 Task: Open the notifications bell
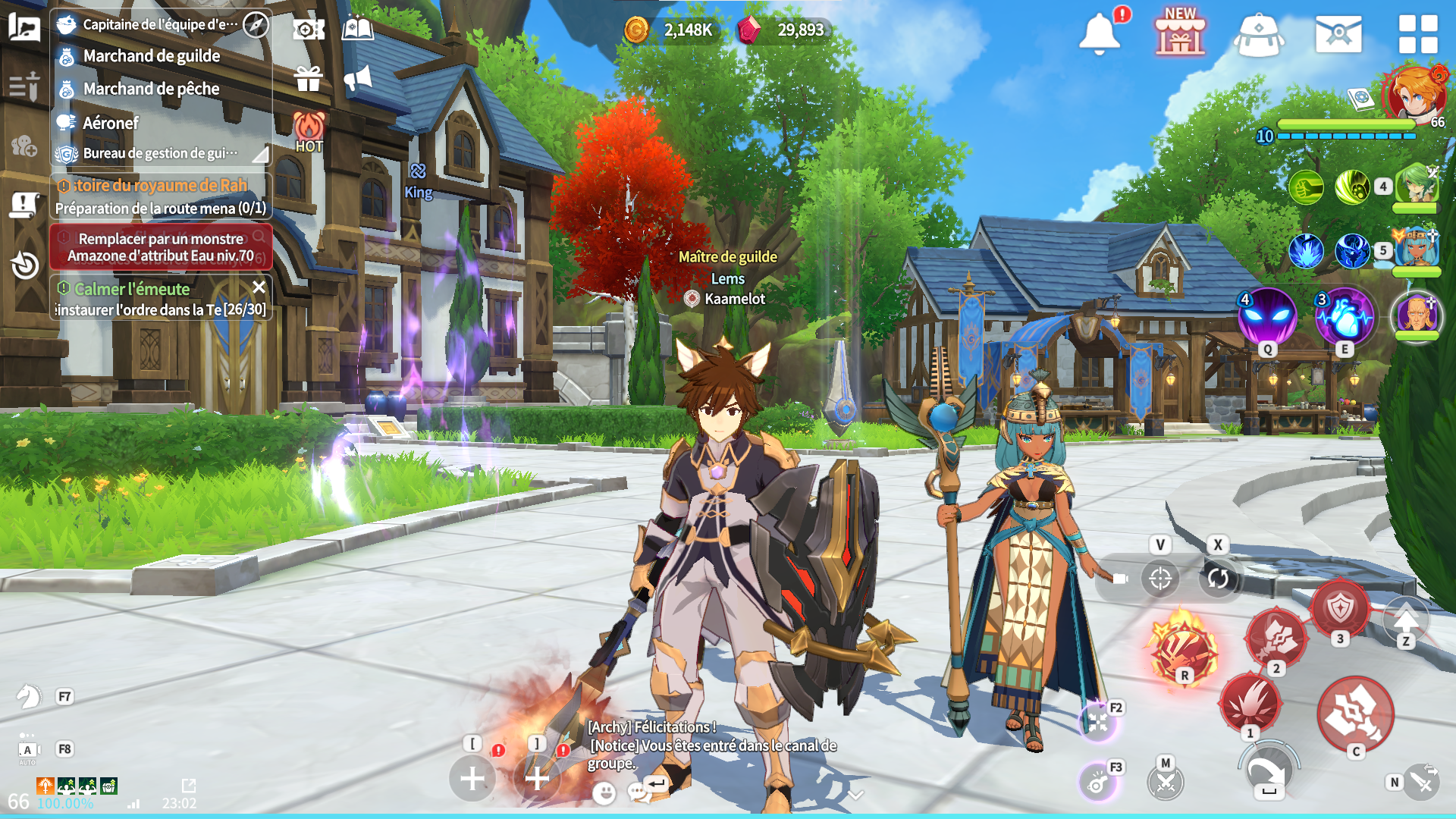tap(1099, 33)
